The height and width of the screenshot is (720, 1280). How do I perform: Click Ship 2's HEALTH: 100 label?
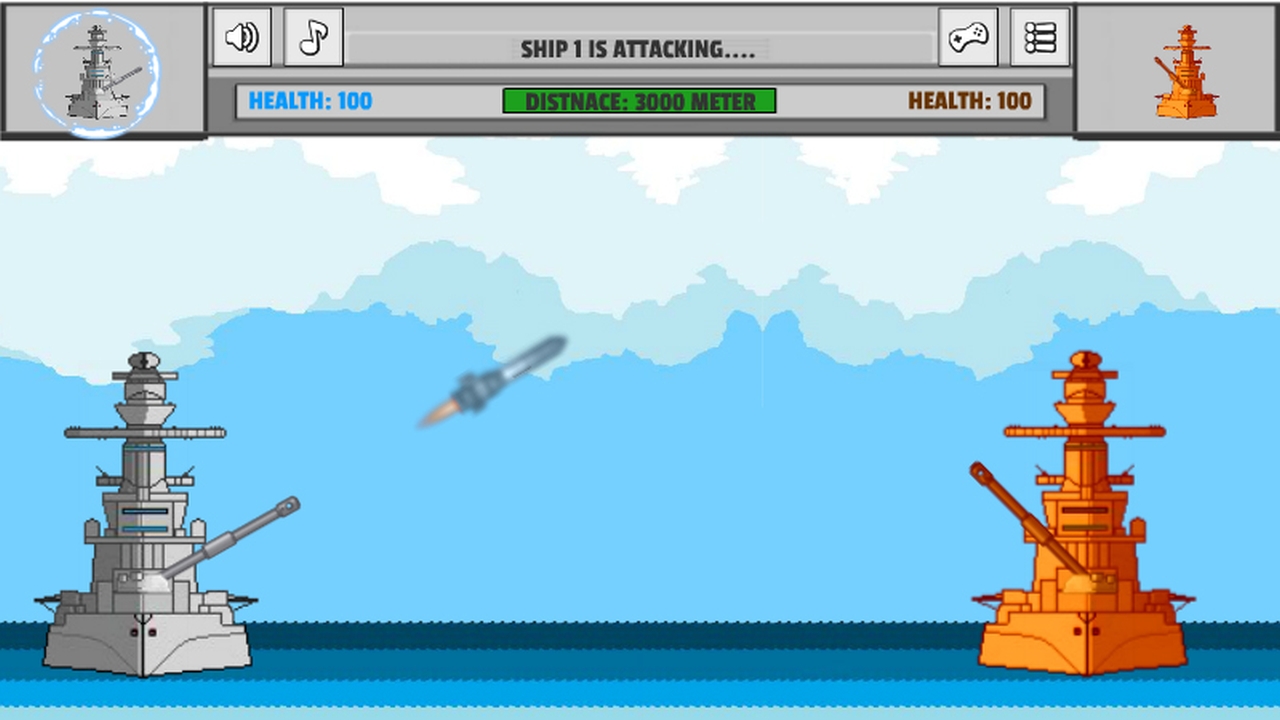(x=970, y=101)
